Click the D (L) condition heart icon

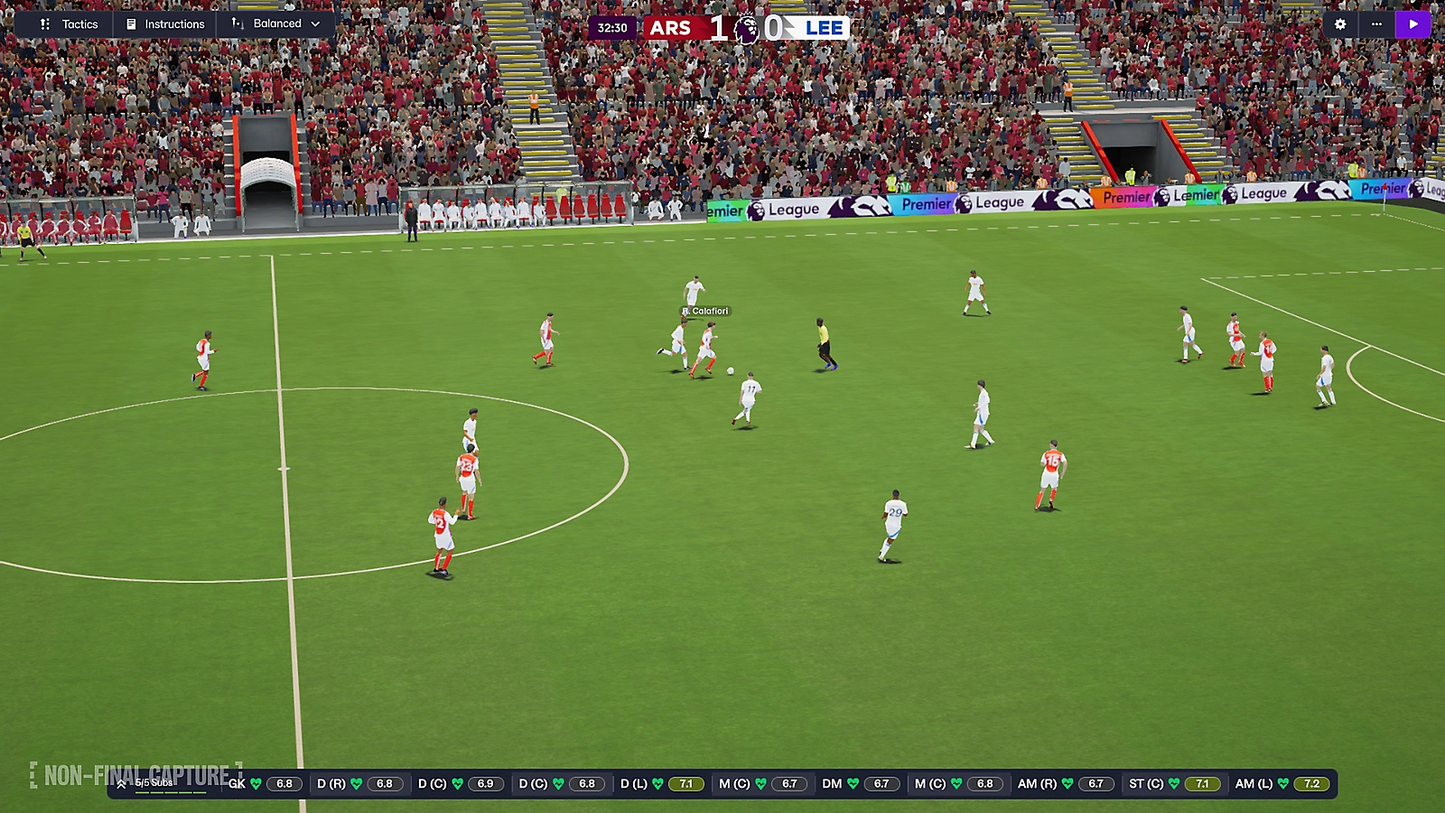click(658, 783)
